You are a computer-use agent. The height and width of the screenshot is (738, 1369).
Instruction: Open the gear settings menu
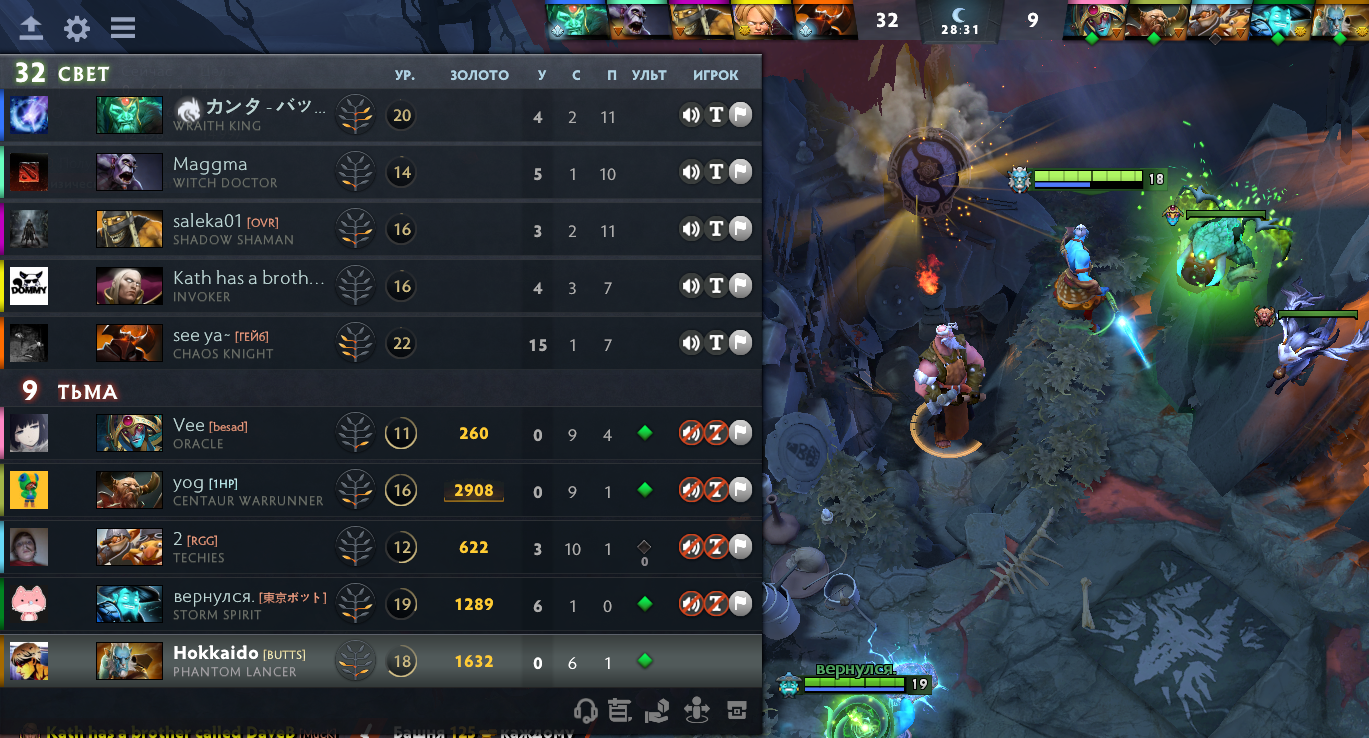tap(77, 28)
